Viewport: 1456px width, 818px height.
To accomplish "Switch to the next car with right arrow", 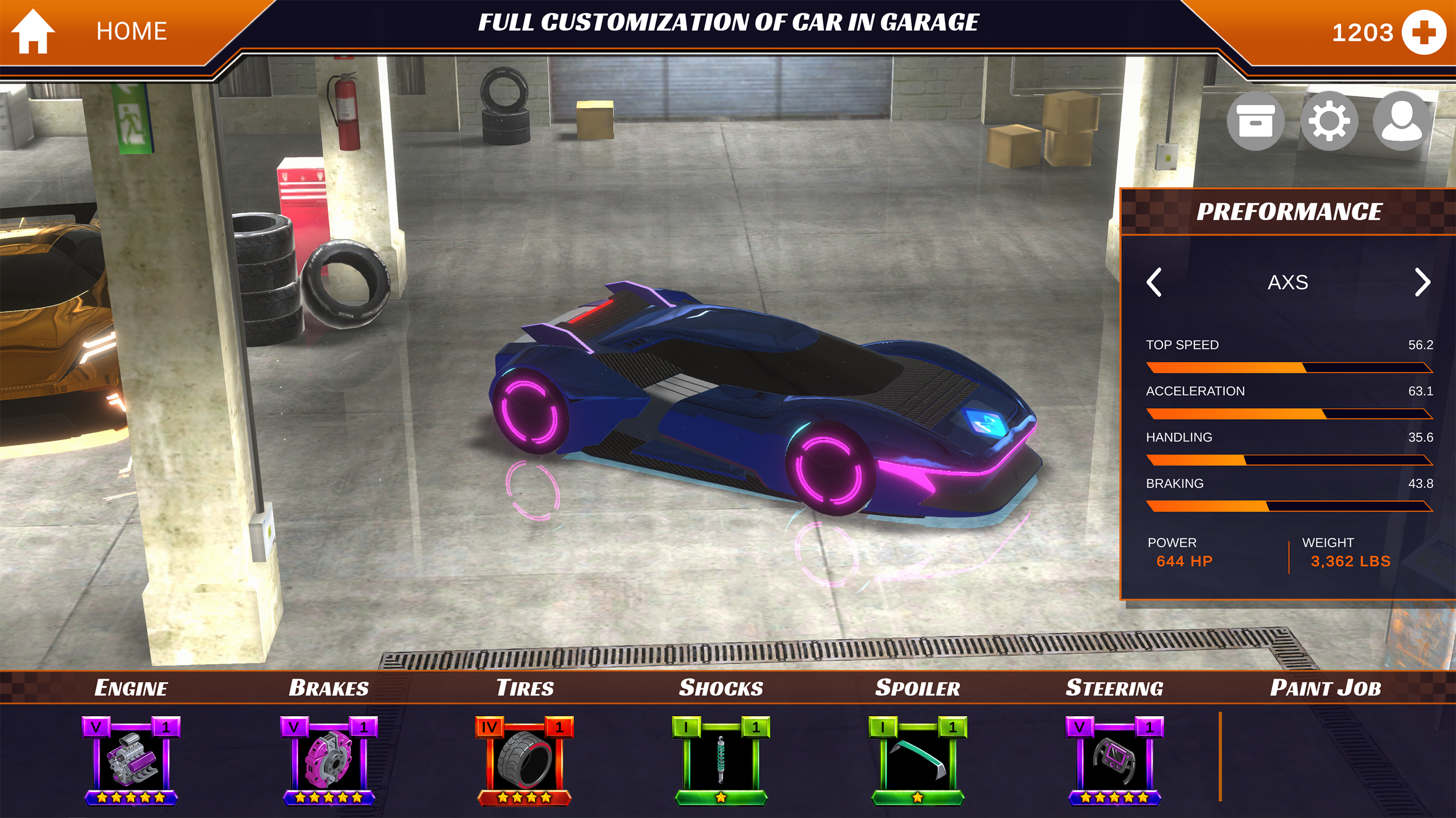I will [x=1421, y=282].
